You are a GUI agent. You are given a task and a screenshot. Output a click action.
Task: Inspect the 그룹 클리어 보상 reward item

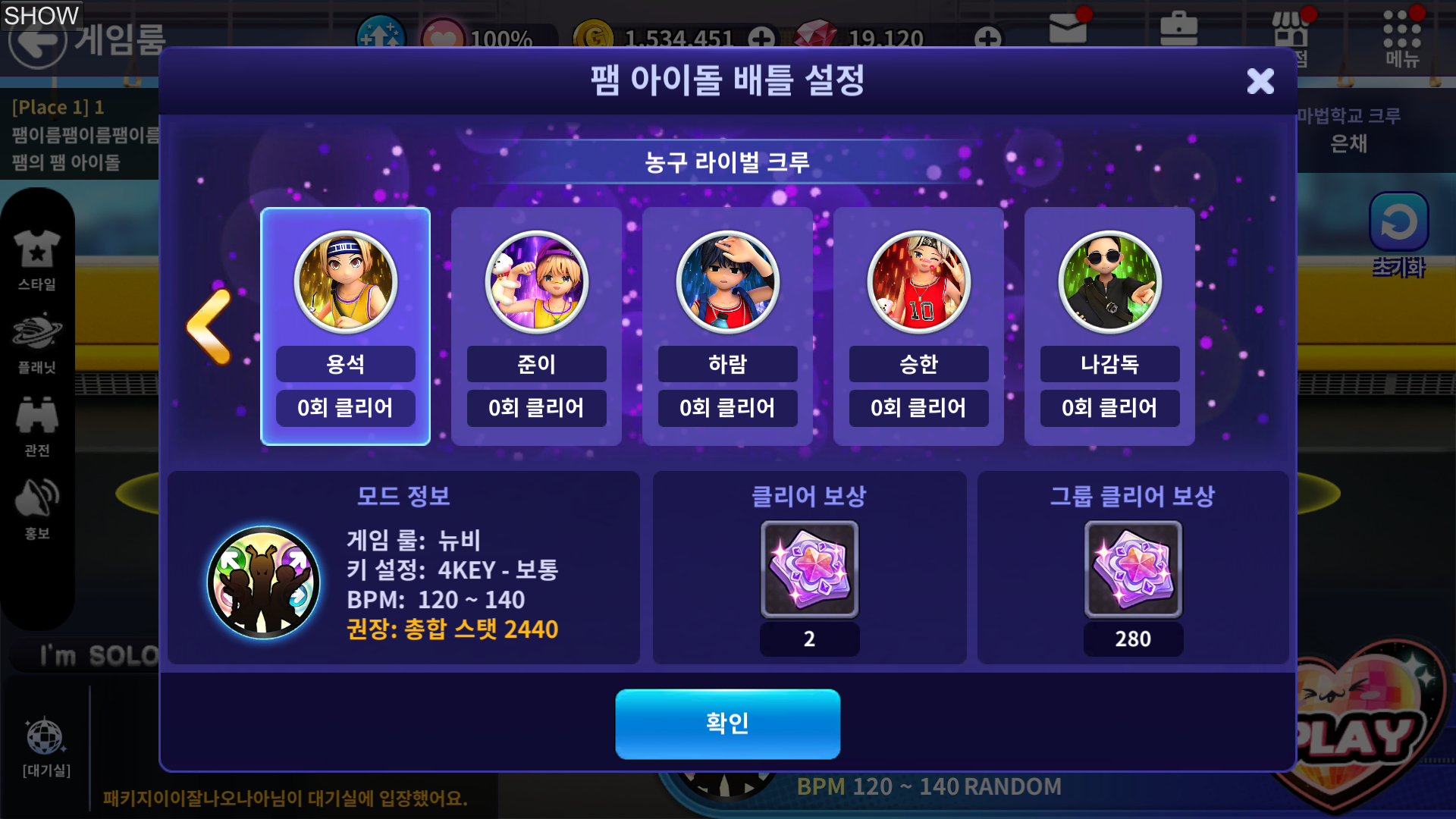coord(1133,569)
